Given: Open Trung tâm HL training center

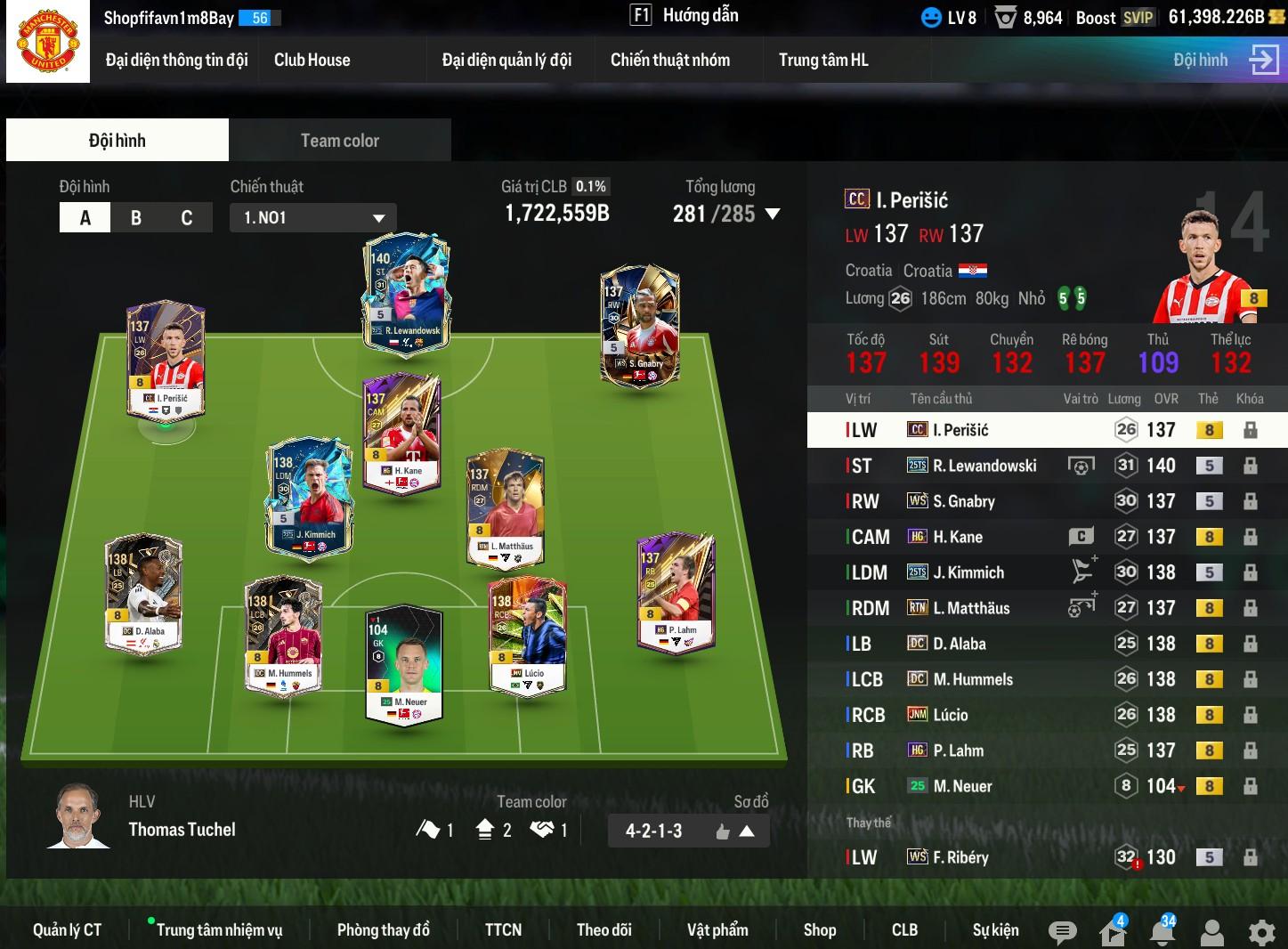Looking at the screenshot, I should point(823,61).
